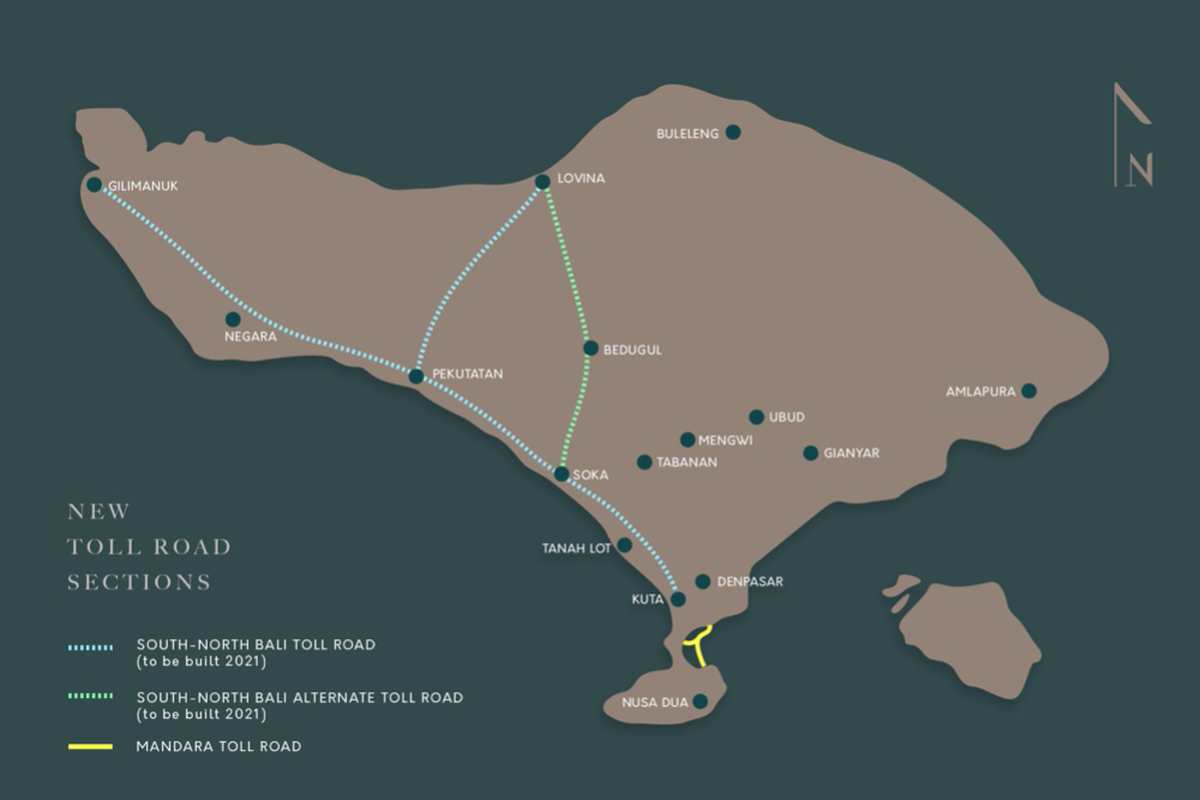
Task: Select the Gianyar location dot
Action: [x=810, y=453]
